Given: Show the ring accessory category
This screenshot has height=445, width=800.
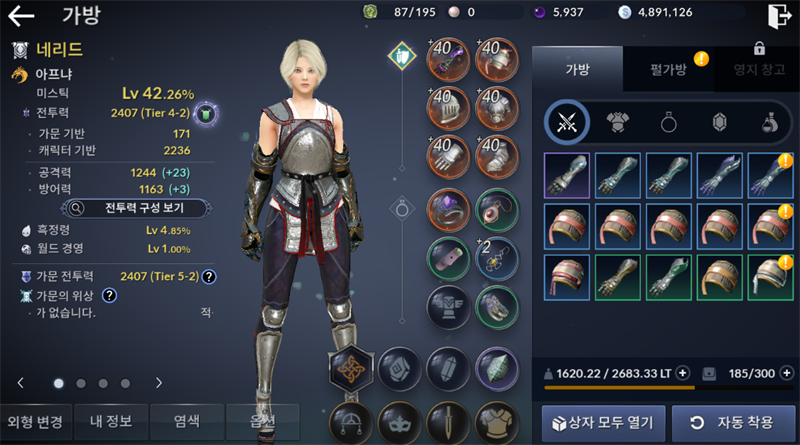Looking at the screenshot, I should coord(668,122).
